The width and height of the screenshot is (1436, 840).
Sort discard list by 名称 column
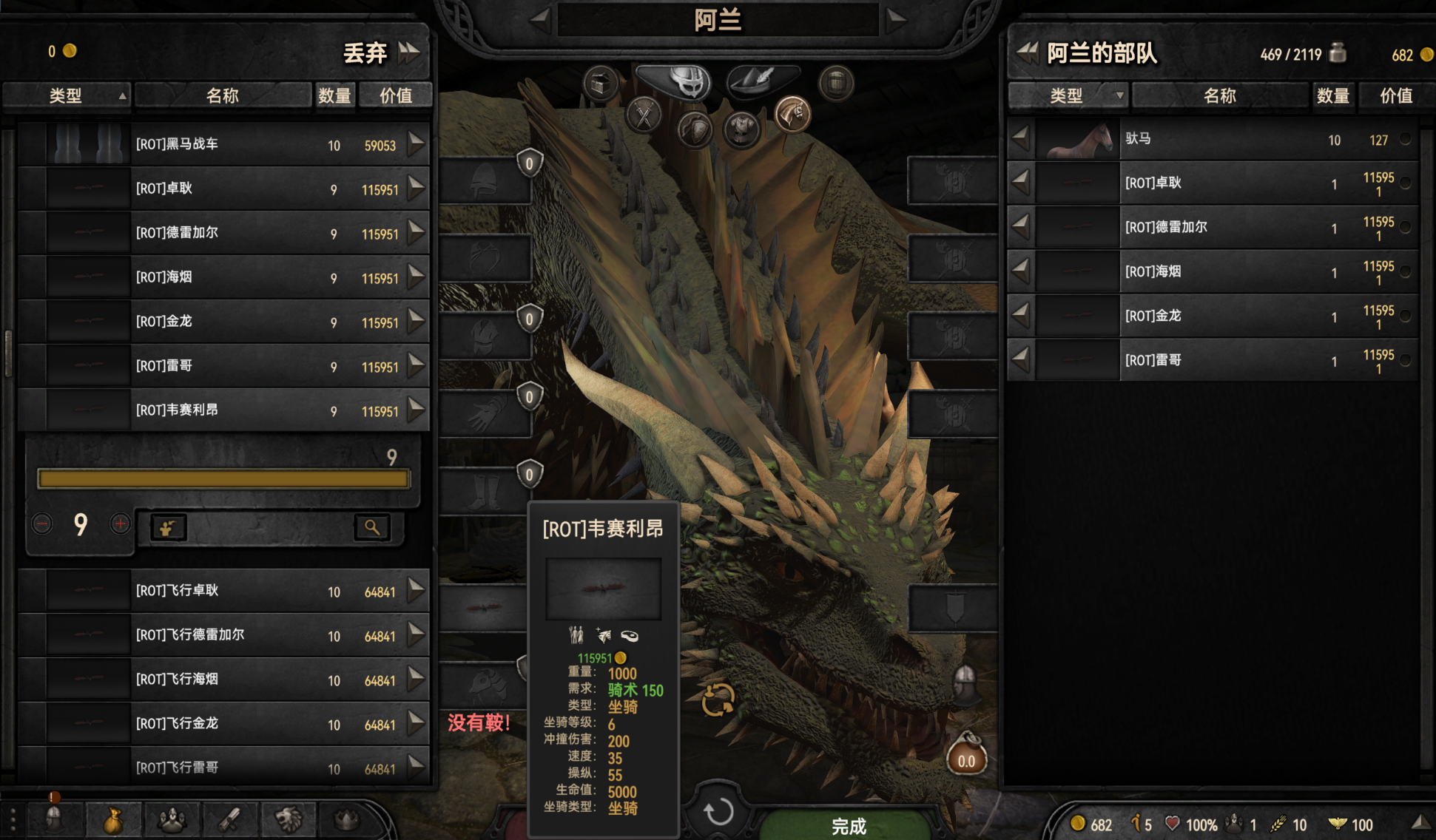coord(222,95)
